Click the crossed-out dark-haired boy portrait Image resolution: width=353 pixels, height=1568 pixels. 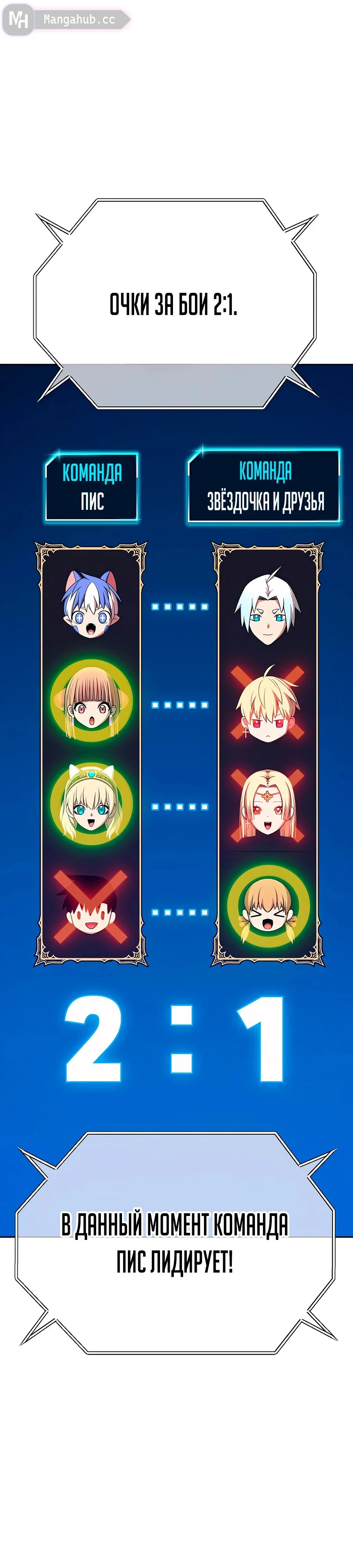tap(91, 906)
